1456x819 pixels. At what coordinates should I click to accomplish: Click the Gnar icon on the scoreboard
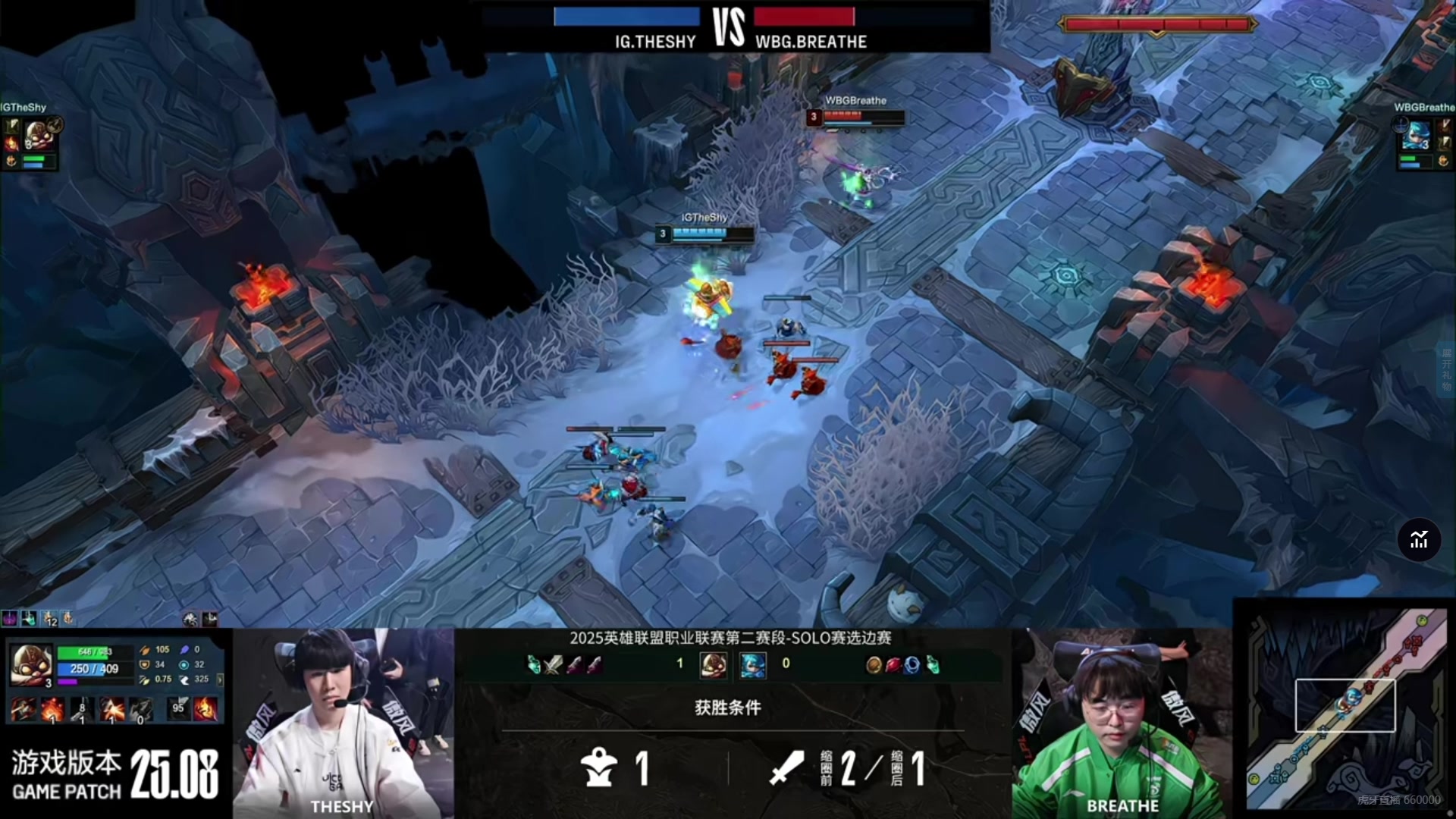click(x=713, y=664)
